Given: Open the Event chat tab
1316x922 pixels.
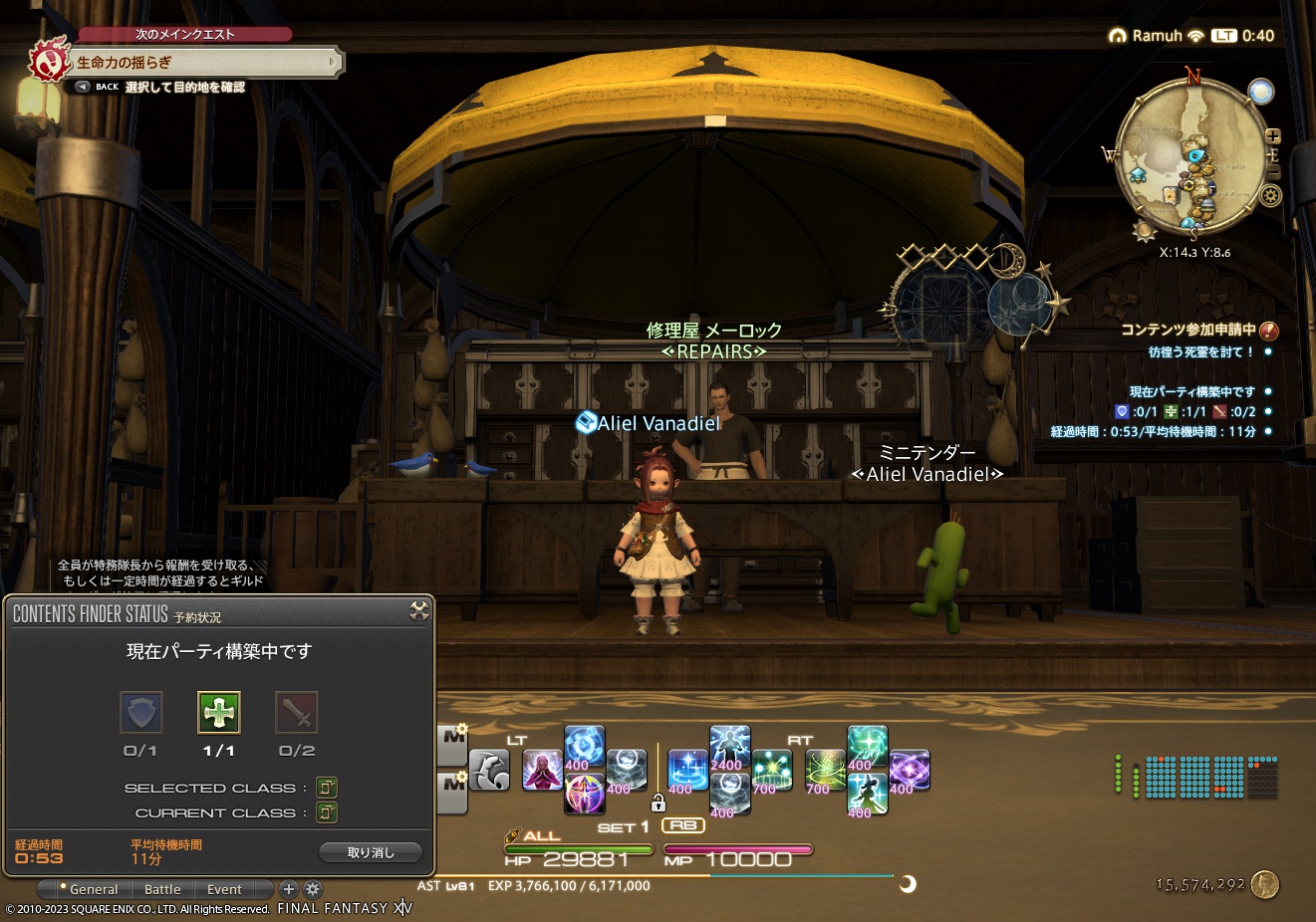Looking at the screenshot, I should 224,889.
